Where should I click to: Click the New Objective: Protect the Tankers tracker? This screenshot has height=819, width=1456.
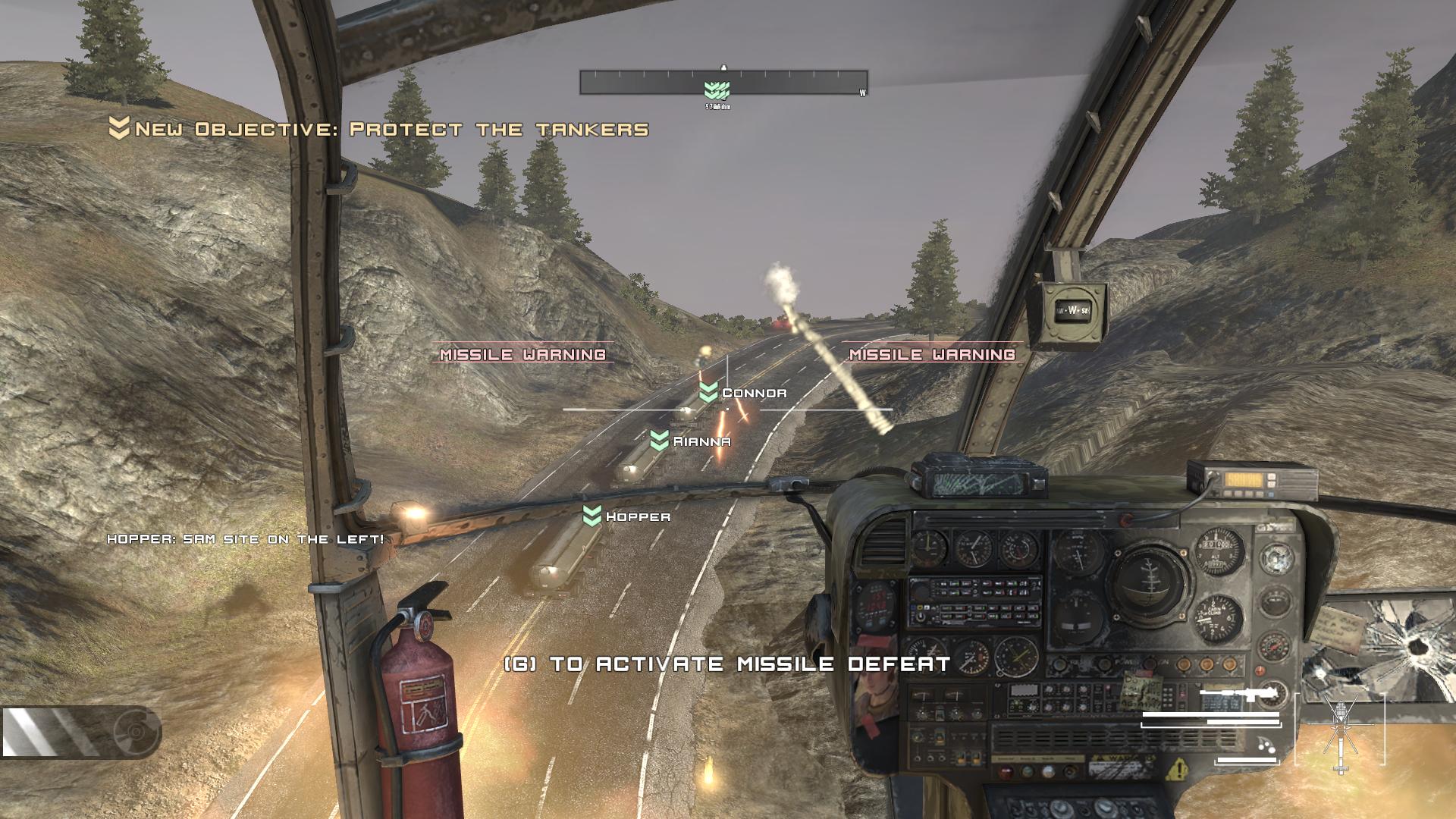[379, 130]
